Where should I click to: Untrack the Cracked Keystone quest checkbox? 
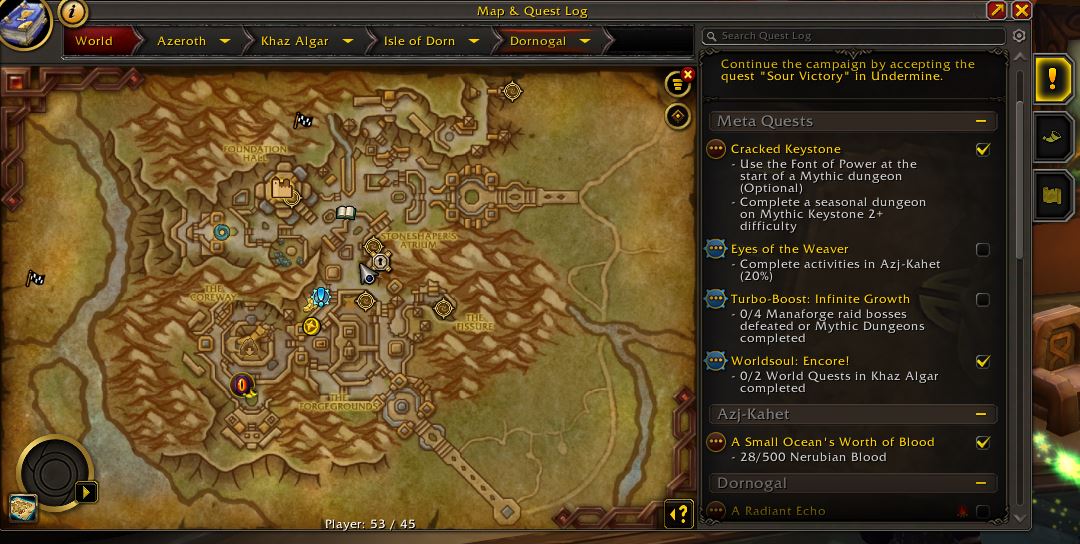[x=983, y=149]
